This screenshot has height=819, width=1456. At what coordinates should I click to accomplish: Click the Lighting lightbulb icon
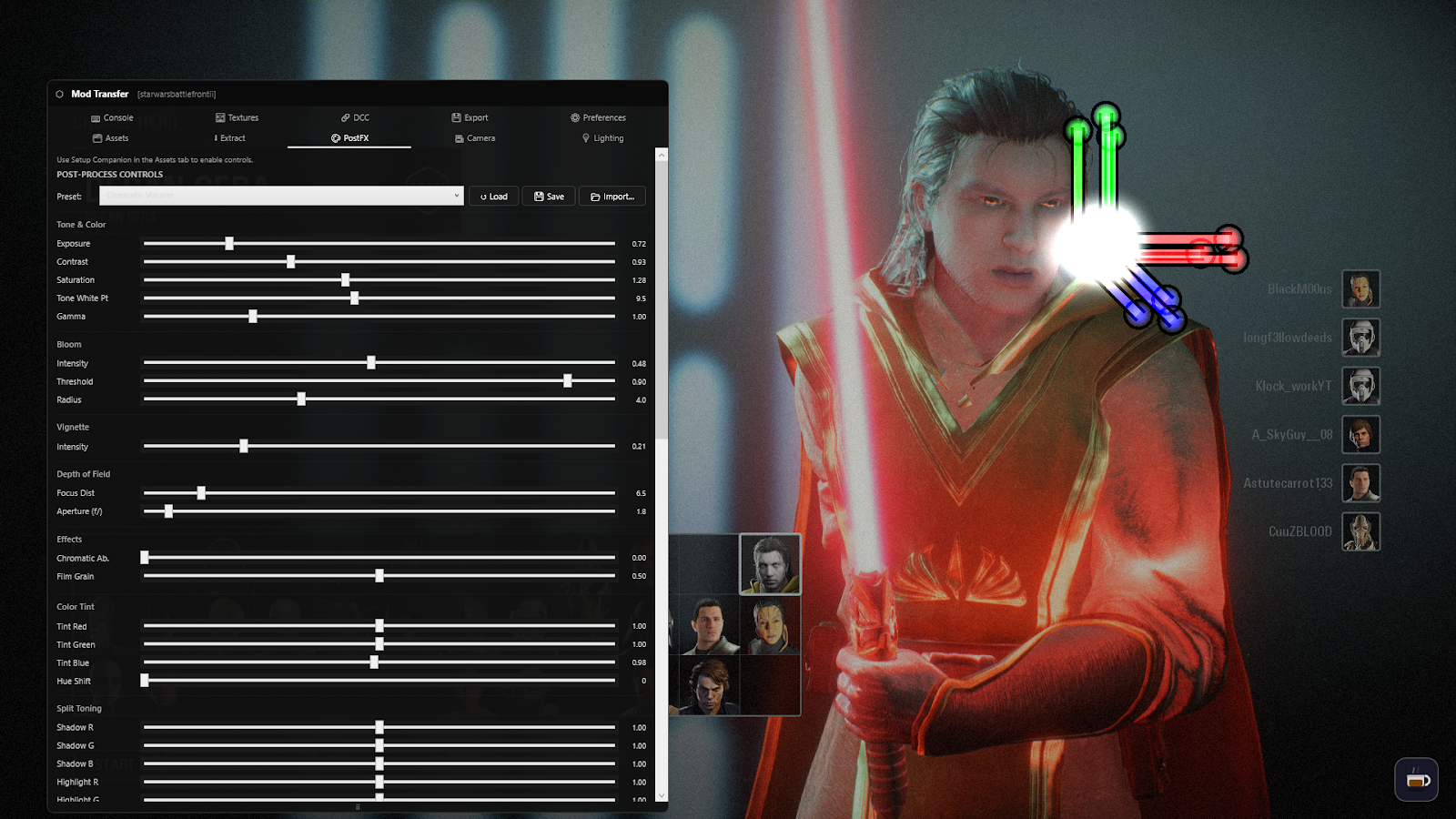pos(586,137)
